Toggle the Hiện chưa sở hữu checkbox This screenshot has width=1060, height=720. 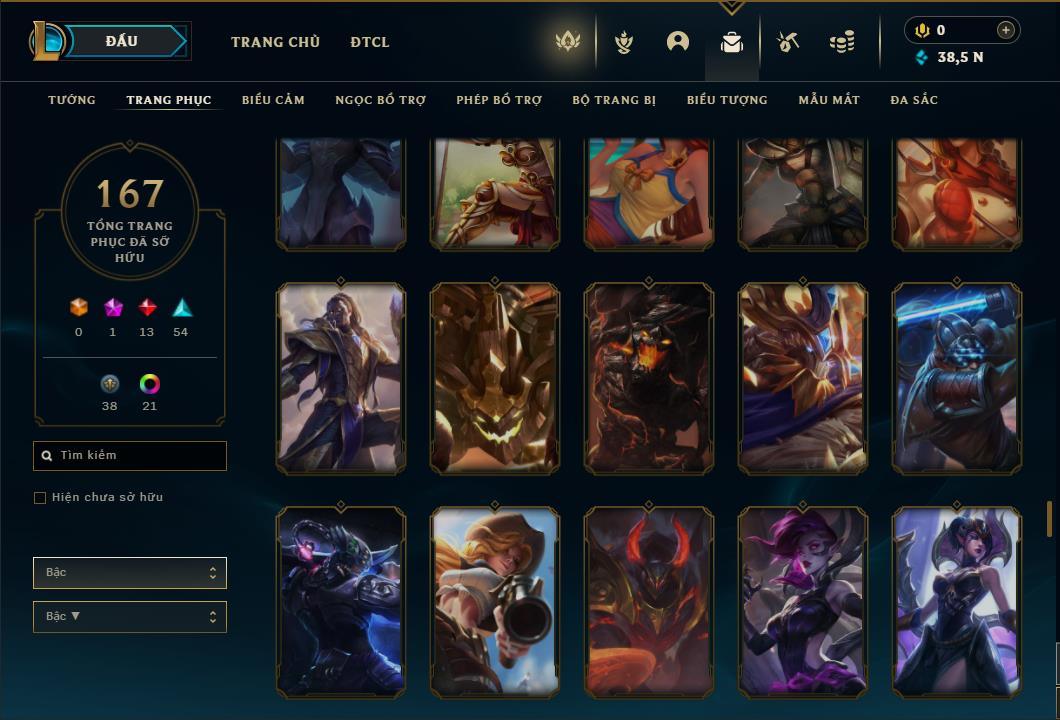point(40,498)
